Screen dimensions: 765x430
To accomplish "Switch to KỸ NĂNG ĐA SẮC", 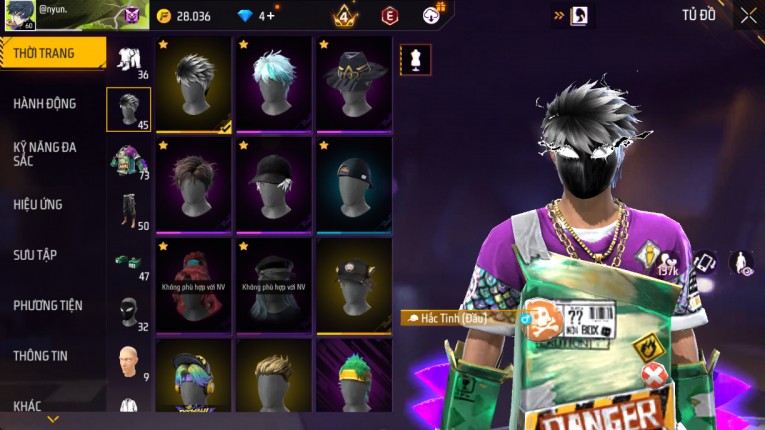I will 45,154.
